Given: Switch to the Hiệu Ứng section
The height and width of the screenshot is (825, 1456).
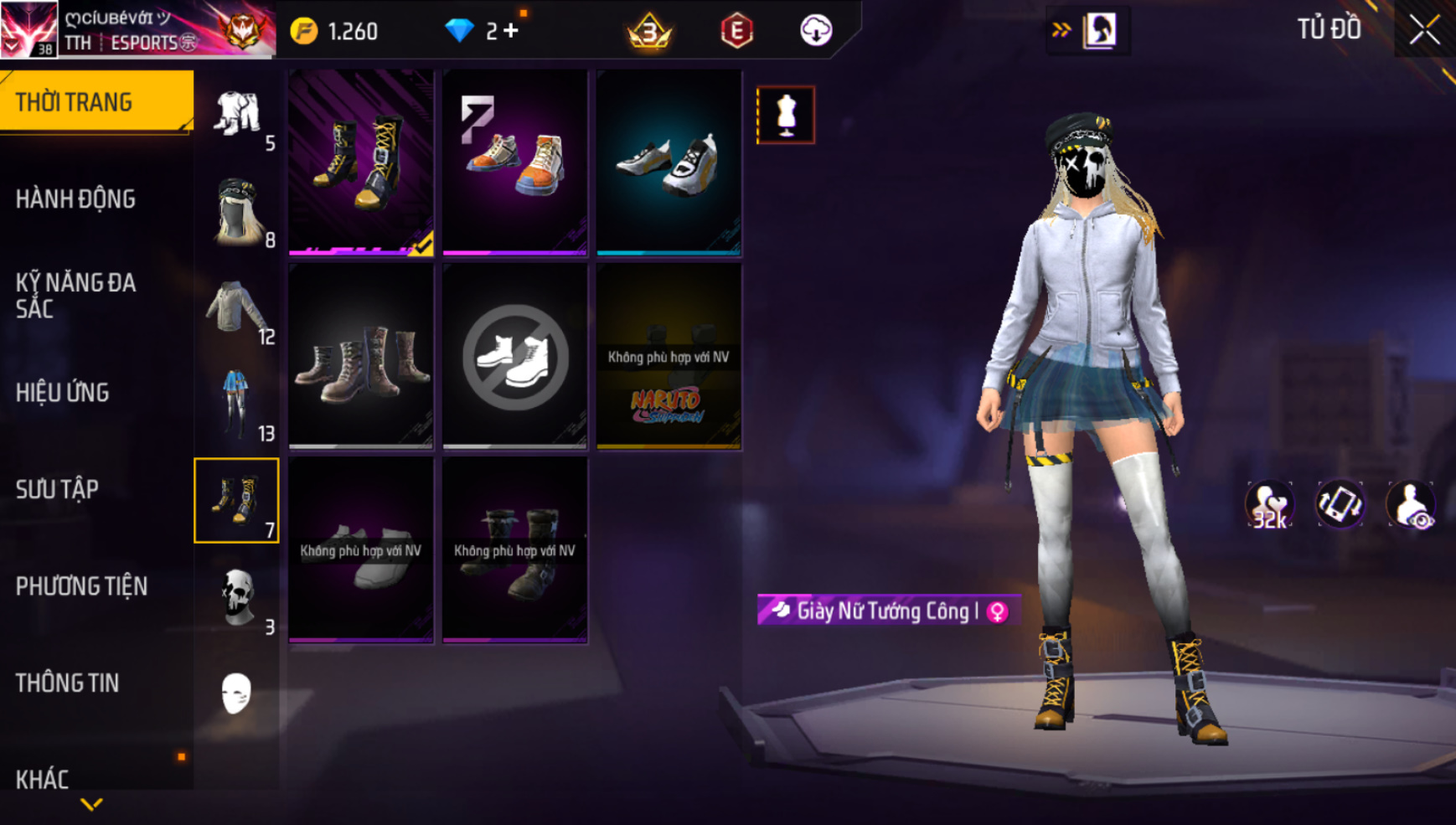Looking at the screenshot, I should (63, 392).
